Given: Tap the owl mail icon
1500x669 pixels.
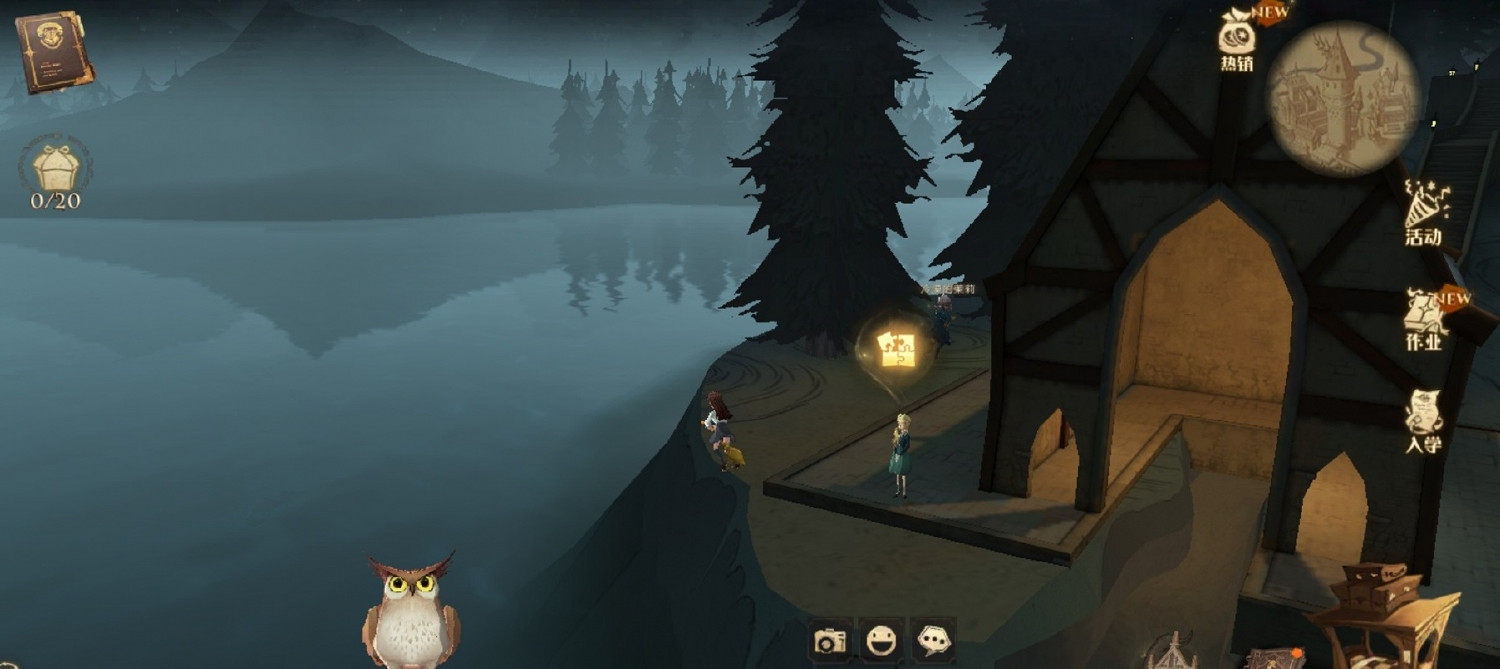Looking at the screenshot, I should click(411, 610).
